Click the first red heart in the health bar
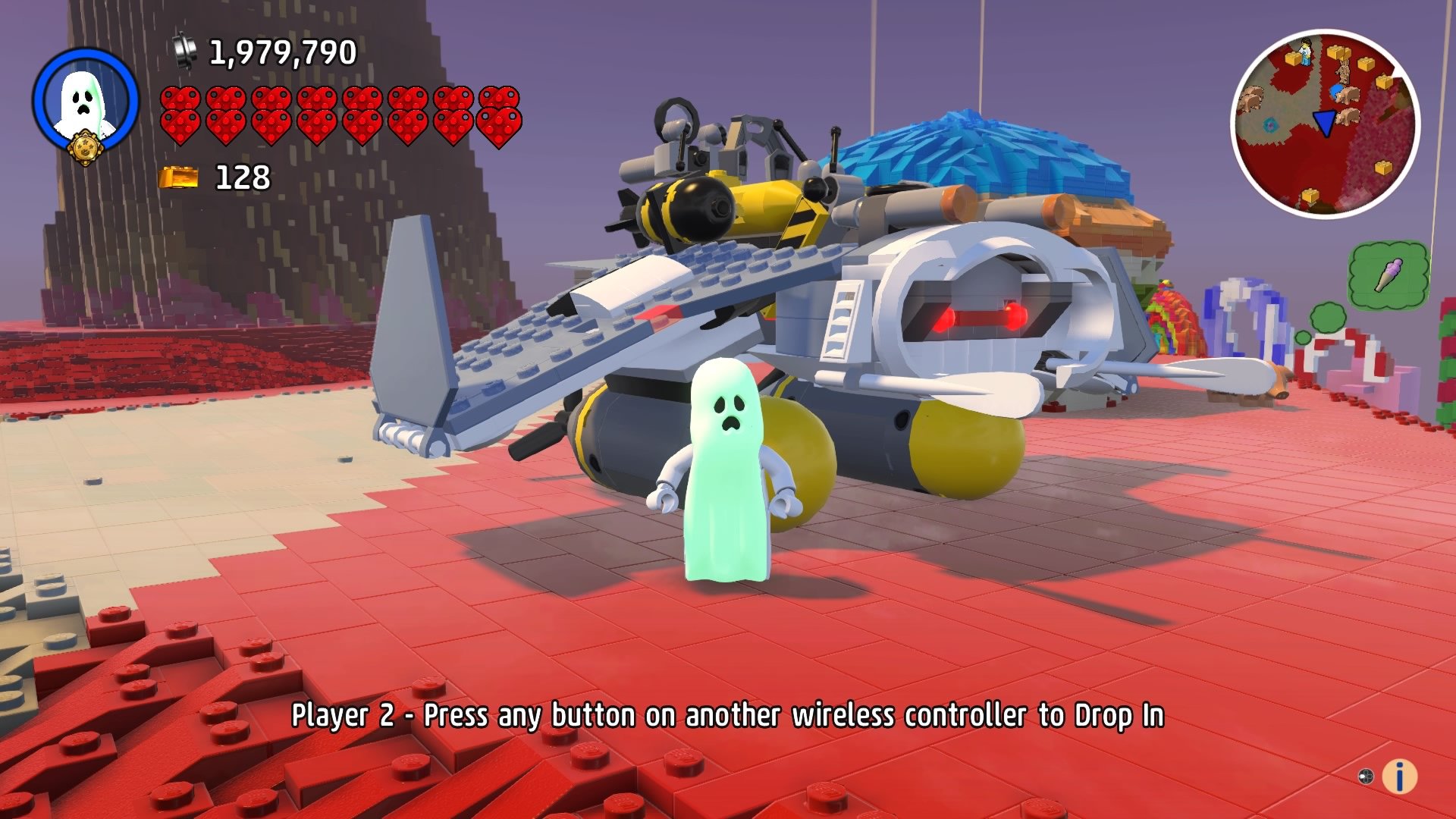The image size is (1456, 819). coord(180,114)
